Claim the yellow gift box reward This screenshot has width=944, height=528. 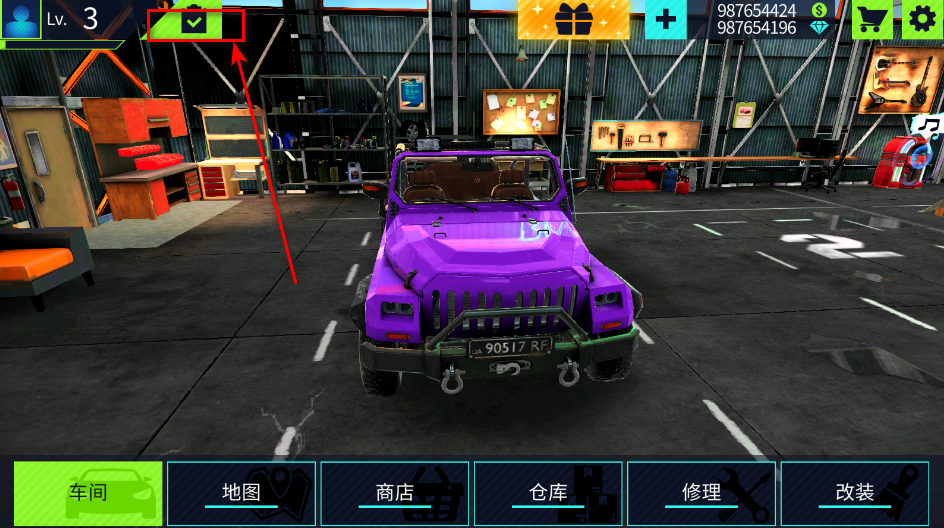pos(573,19)
